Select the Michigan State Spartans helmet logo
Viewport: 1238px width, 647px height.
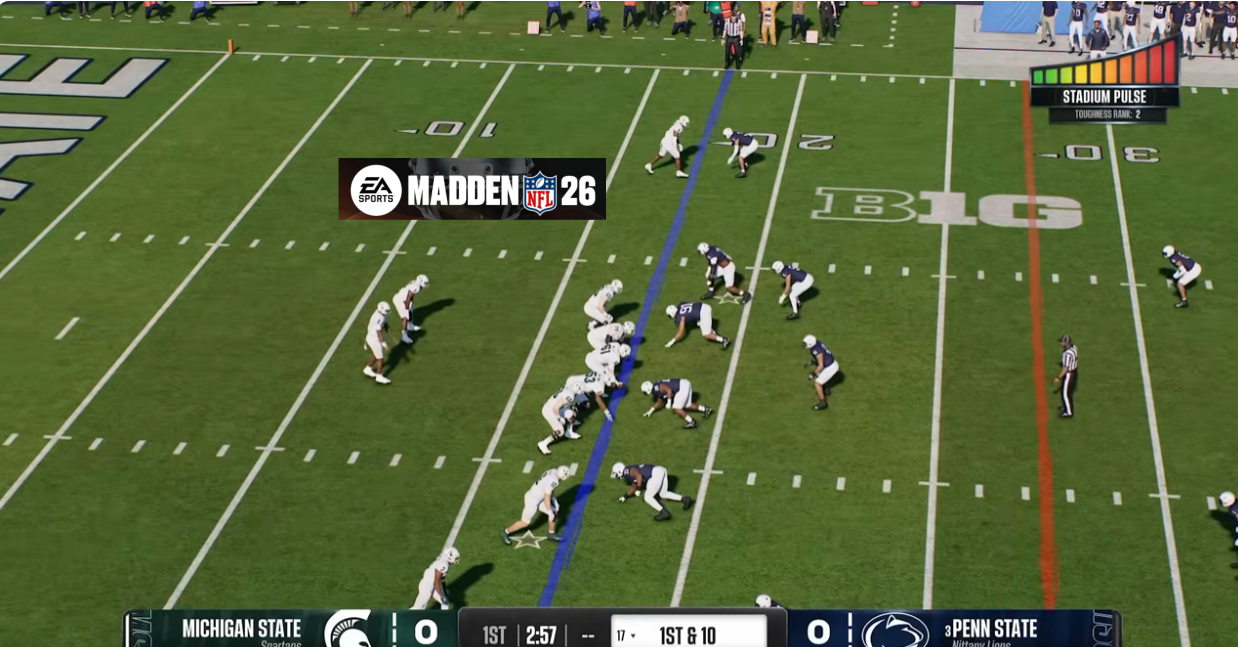pos(350,630)
